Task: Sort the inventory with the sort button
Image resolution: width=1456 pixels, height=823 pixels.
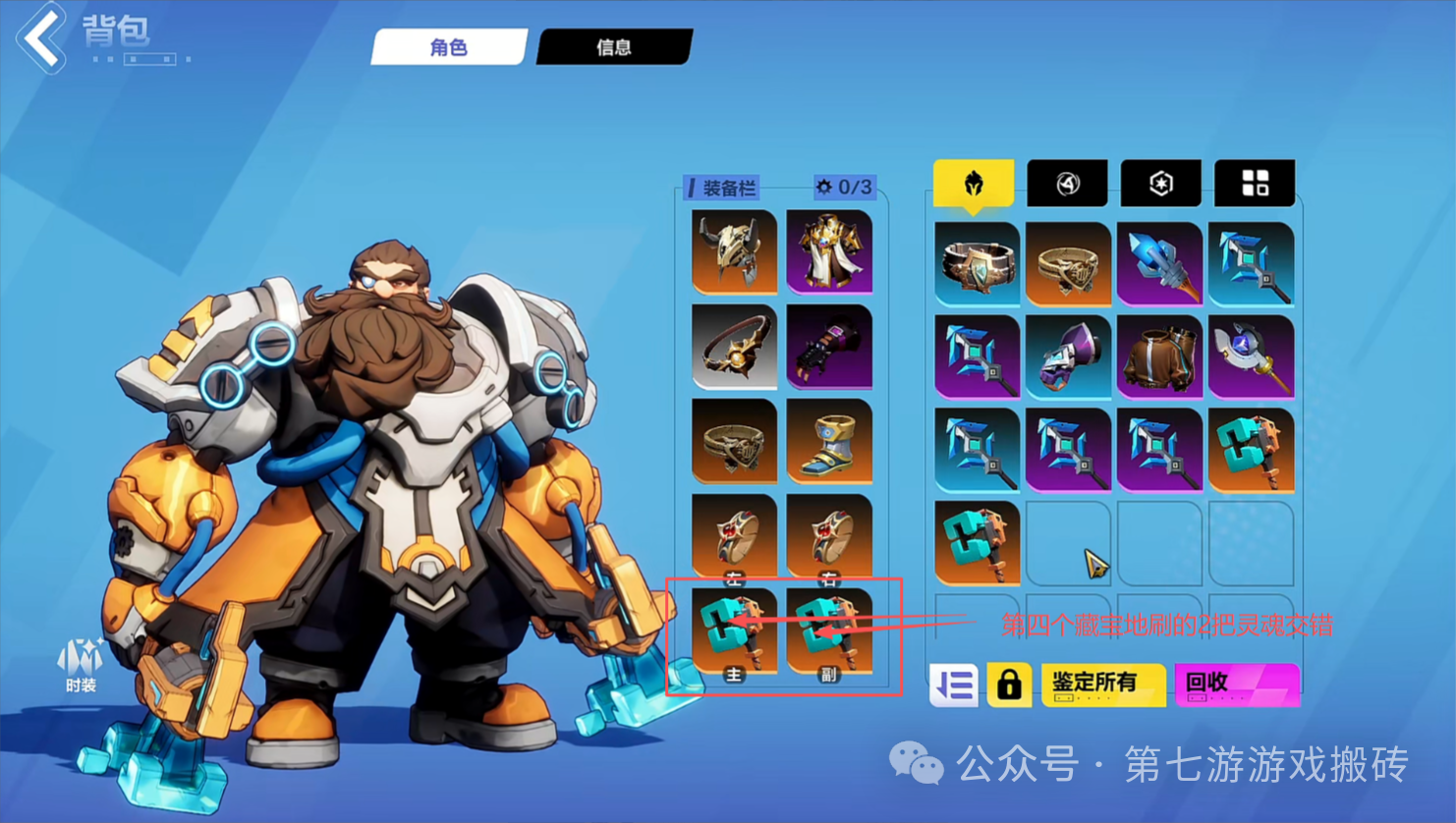Action: 954,685
